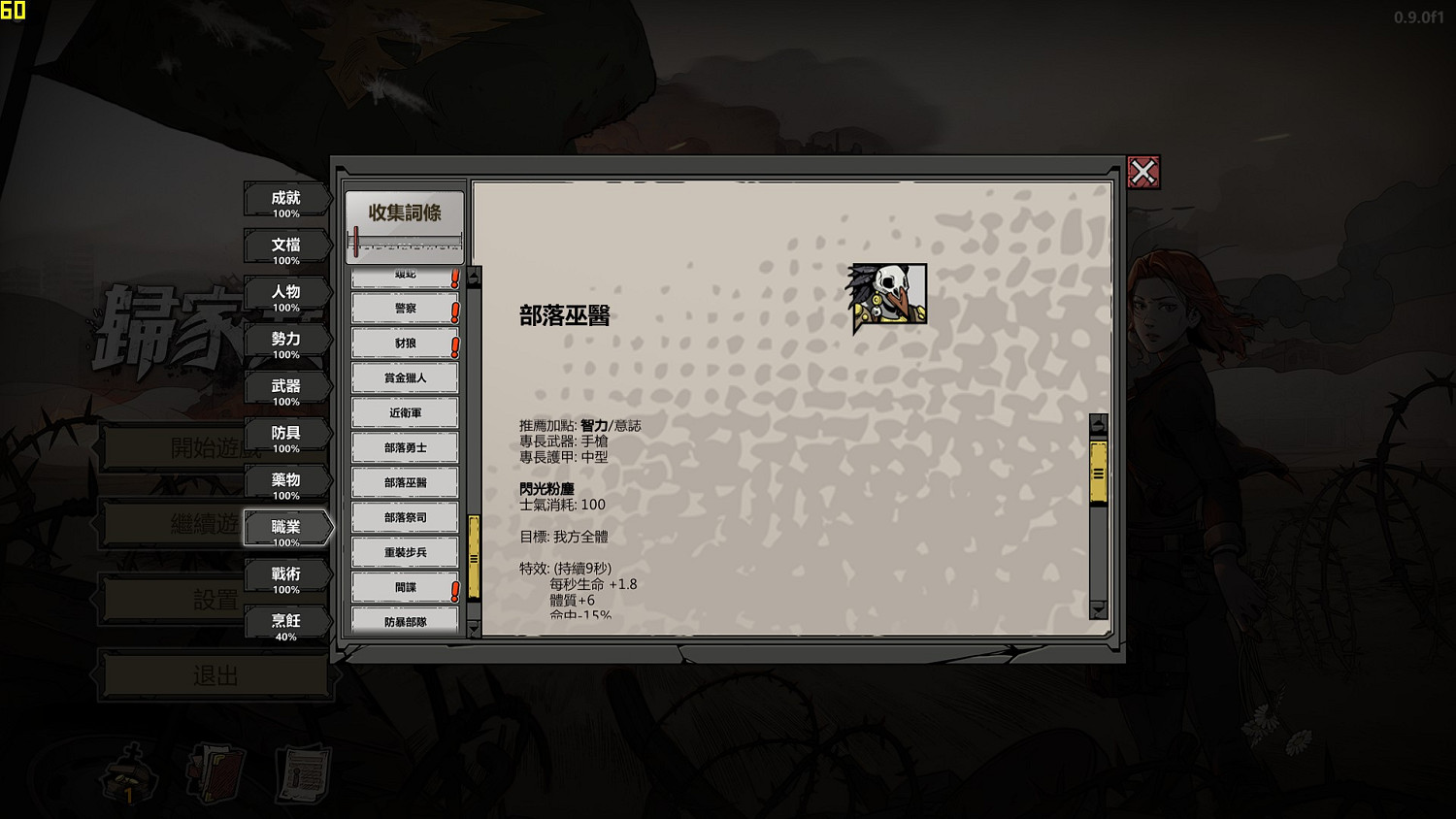Click the 退出 button
Image resolution: width=1456 pixels, height=819 pixels.
click(214, 674)
